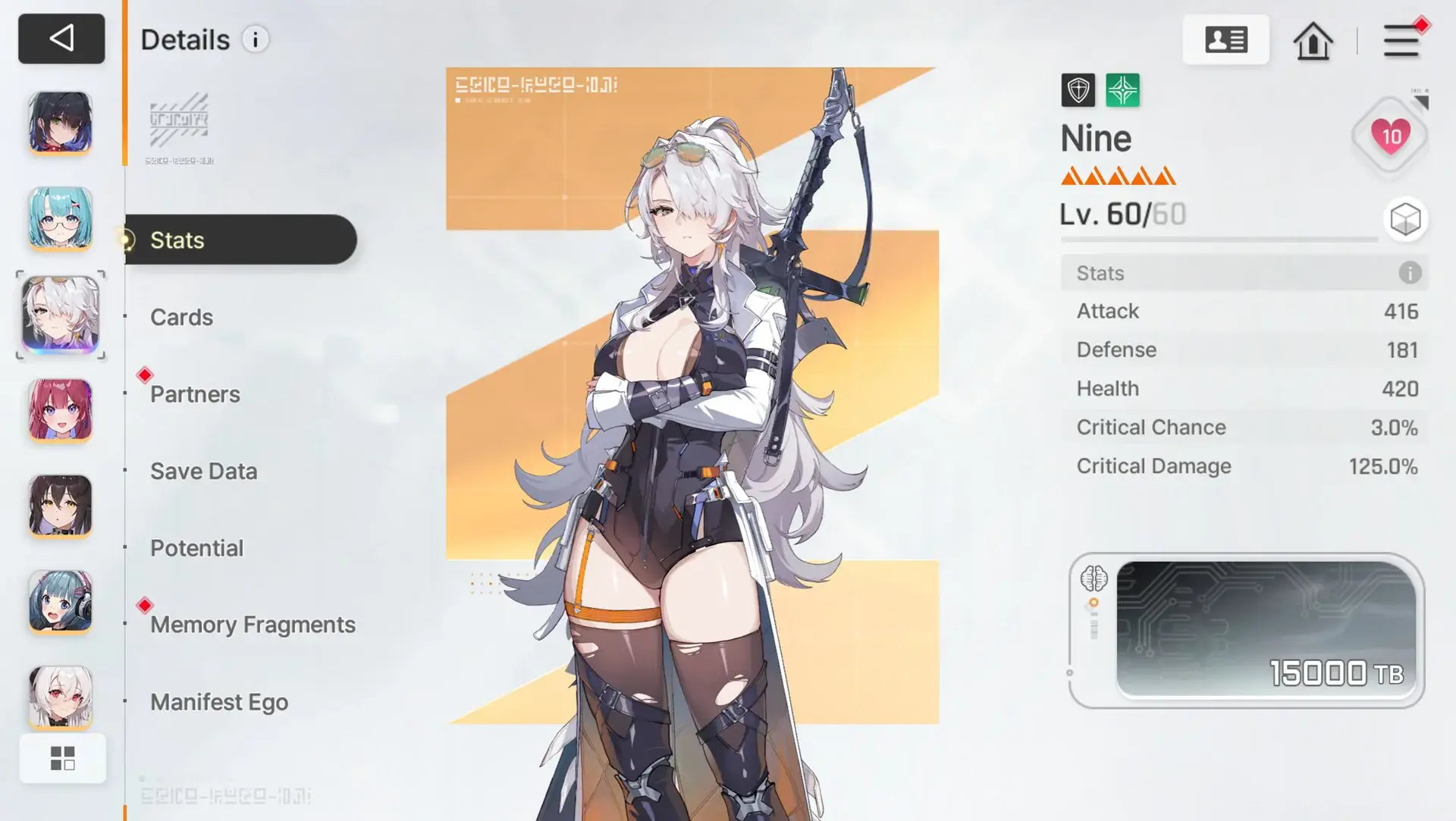Viewport: 1456px width, 821px height.
Task: Select the Save Data menu entry
Action: click(203, 471)
